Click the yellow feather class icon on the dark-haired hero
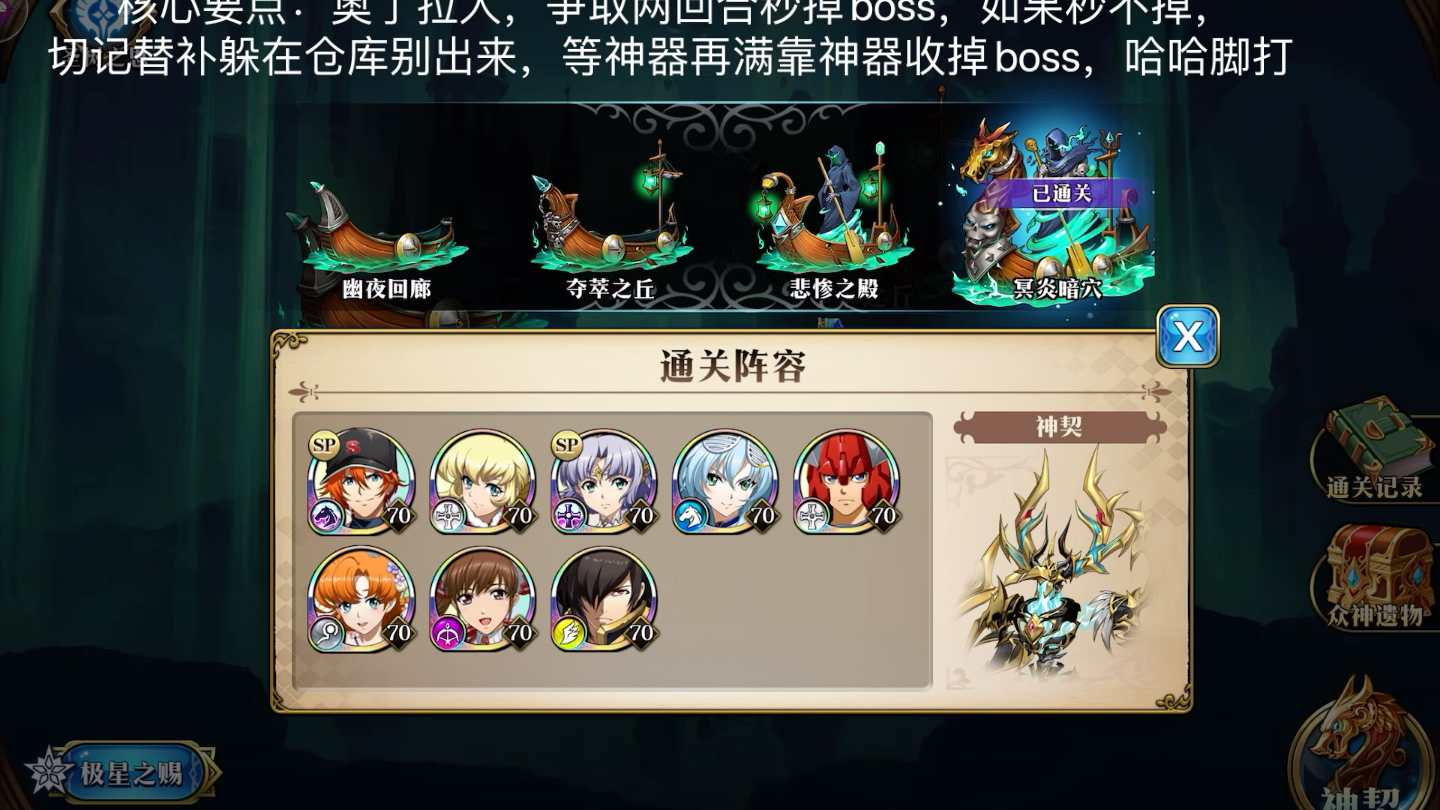 pos(571,633)
